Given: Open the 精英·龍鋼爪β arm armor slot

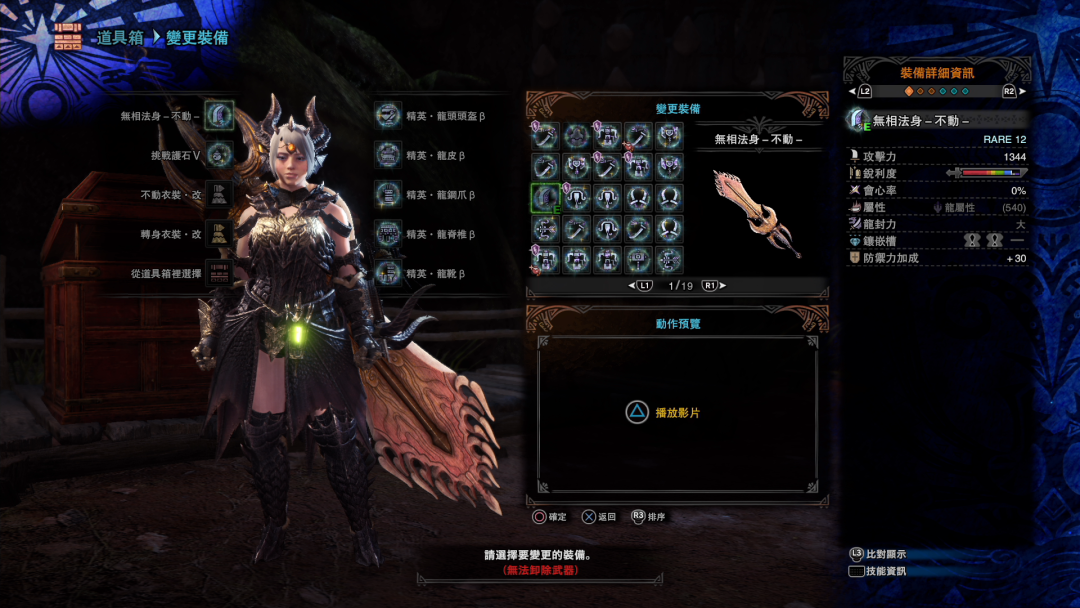Looking at the screenshot, I should pyautogui.click(x=387, y=194).
